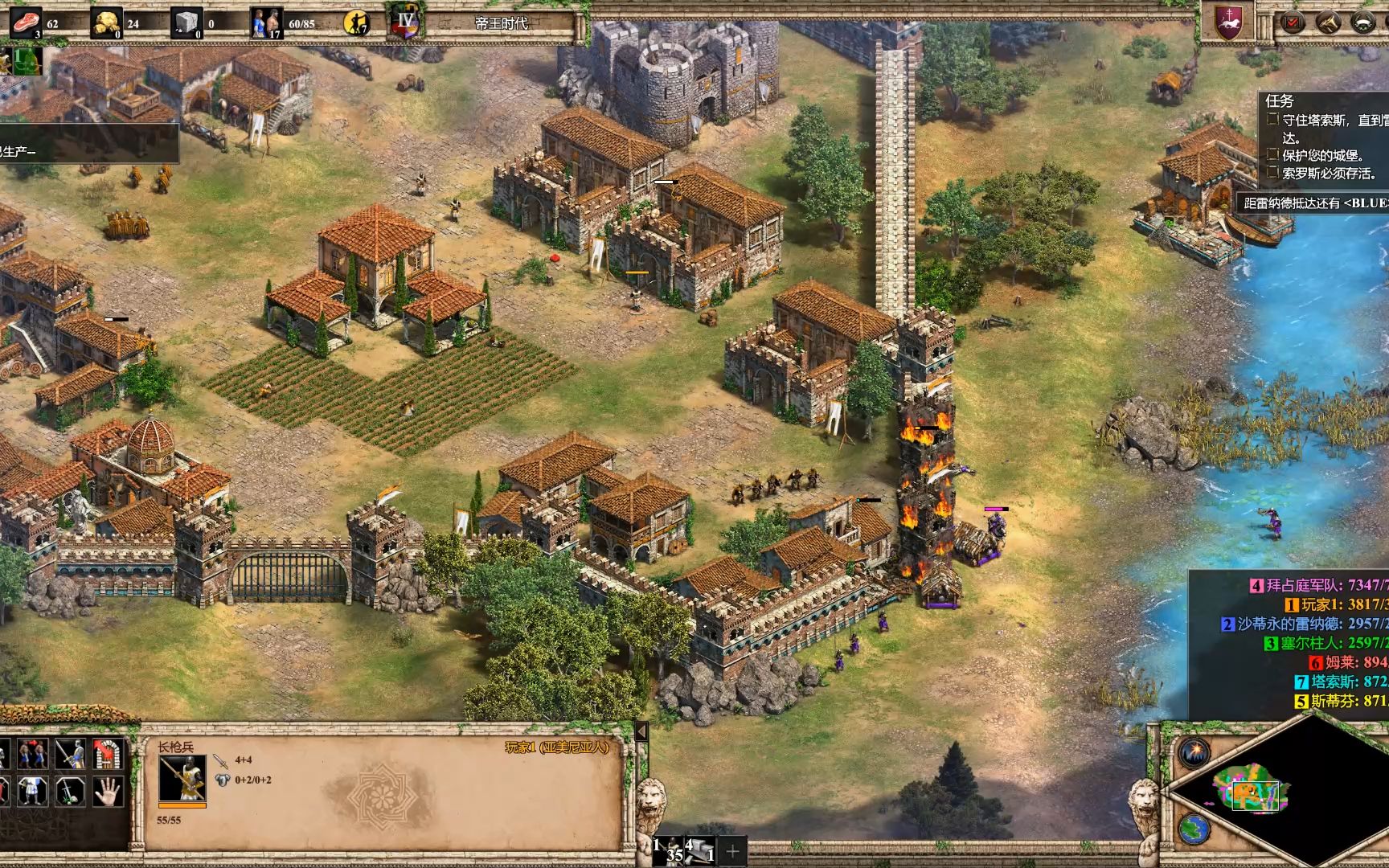Click the garrison into gate command

107,755
